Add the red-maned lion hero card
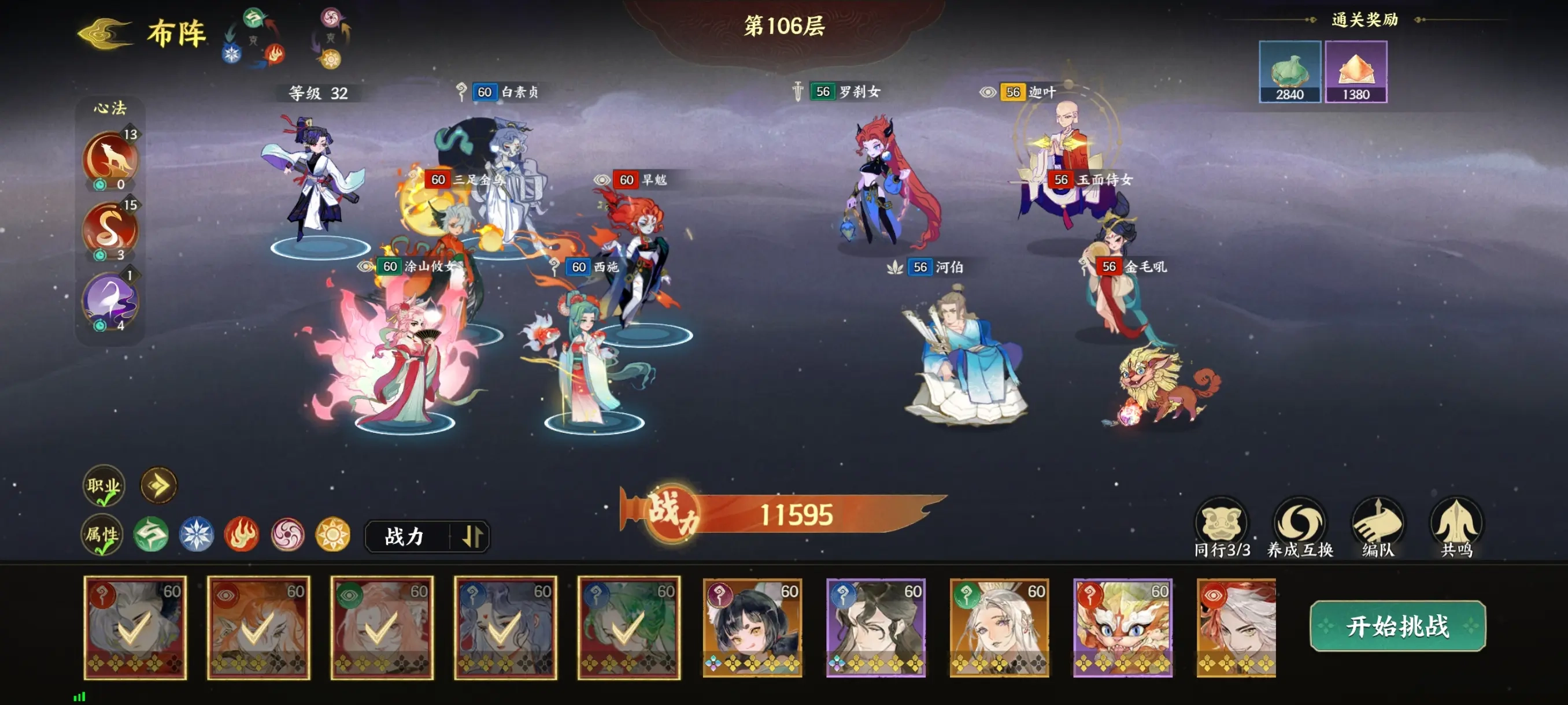This screenshot has height=705, width=1568. (1122, 627)
